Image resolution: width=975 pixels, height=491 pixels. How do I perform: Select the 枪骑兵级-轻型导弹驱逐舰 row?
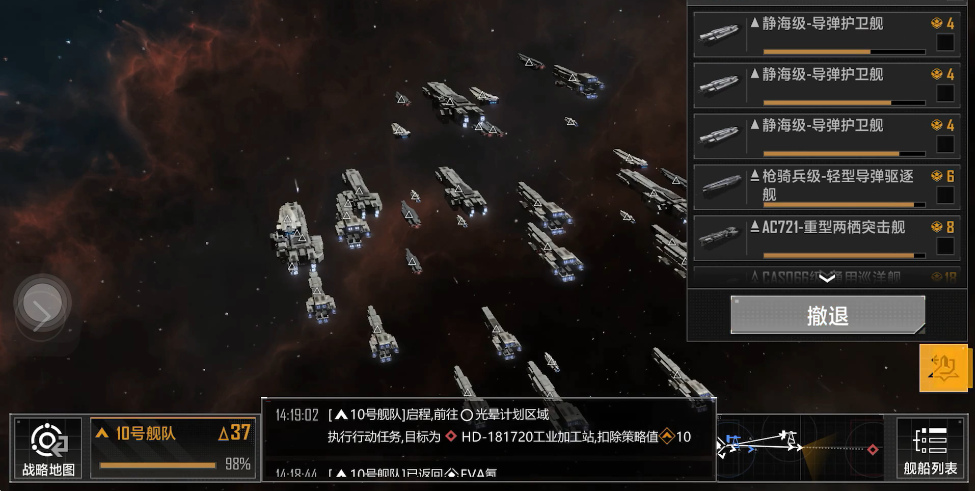(x=820, y=185)
